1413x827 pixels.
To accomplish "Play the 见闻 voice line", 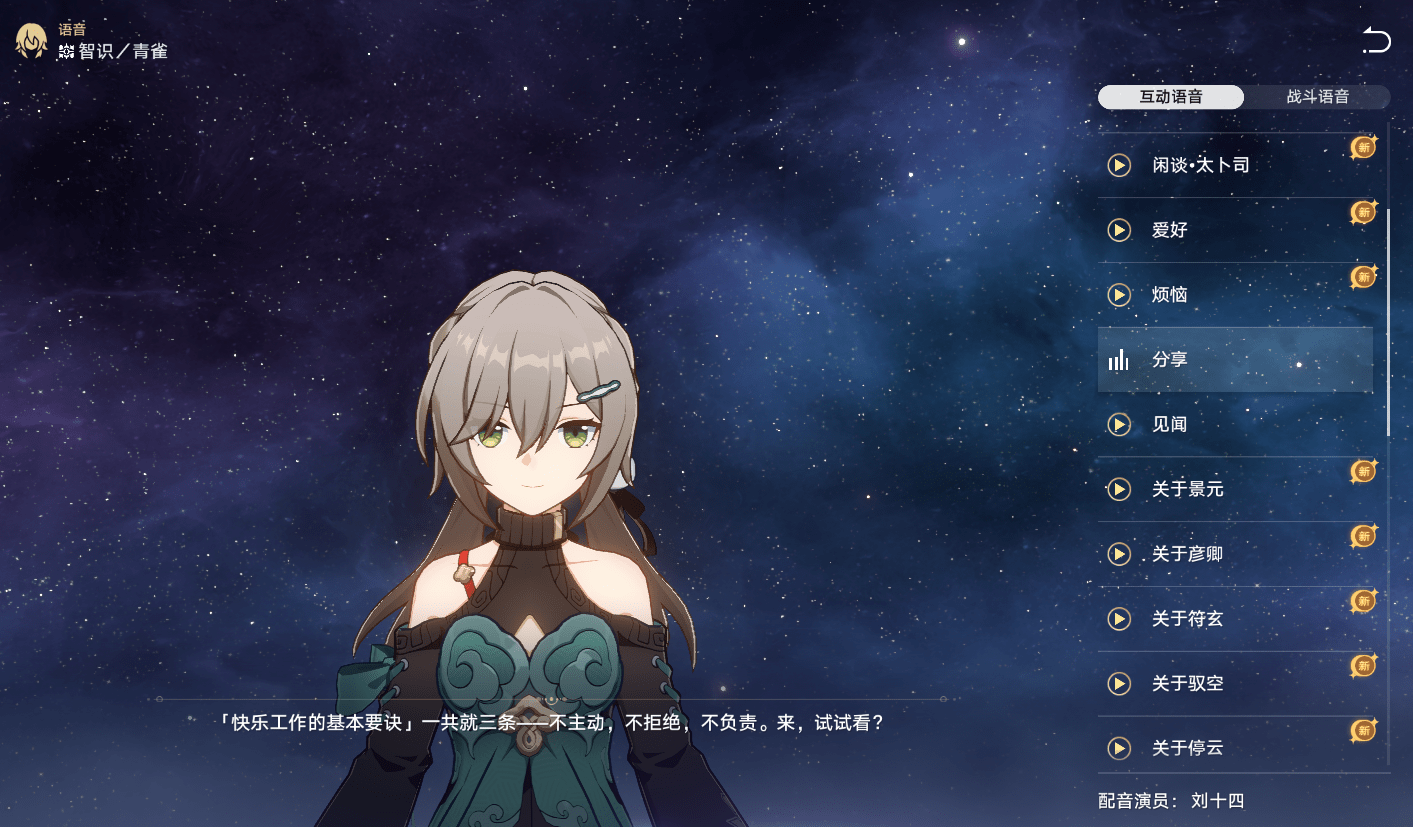I will pos(1119,425).
